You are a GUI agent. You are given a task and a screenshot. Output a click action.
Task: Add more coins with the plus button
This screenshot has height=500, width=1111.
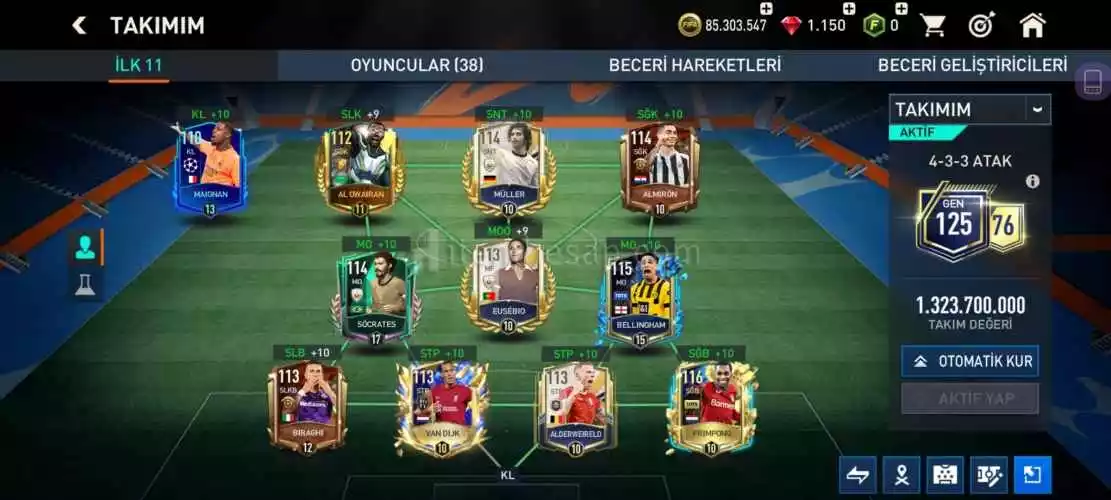pos(767,9)
